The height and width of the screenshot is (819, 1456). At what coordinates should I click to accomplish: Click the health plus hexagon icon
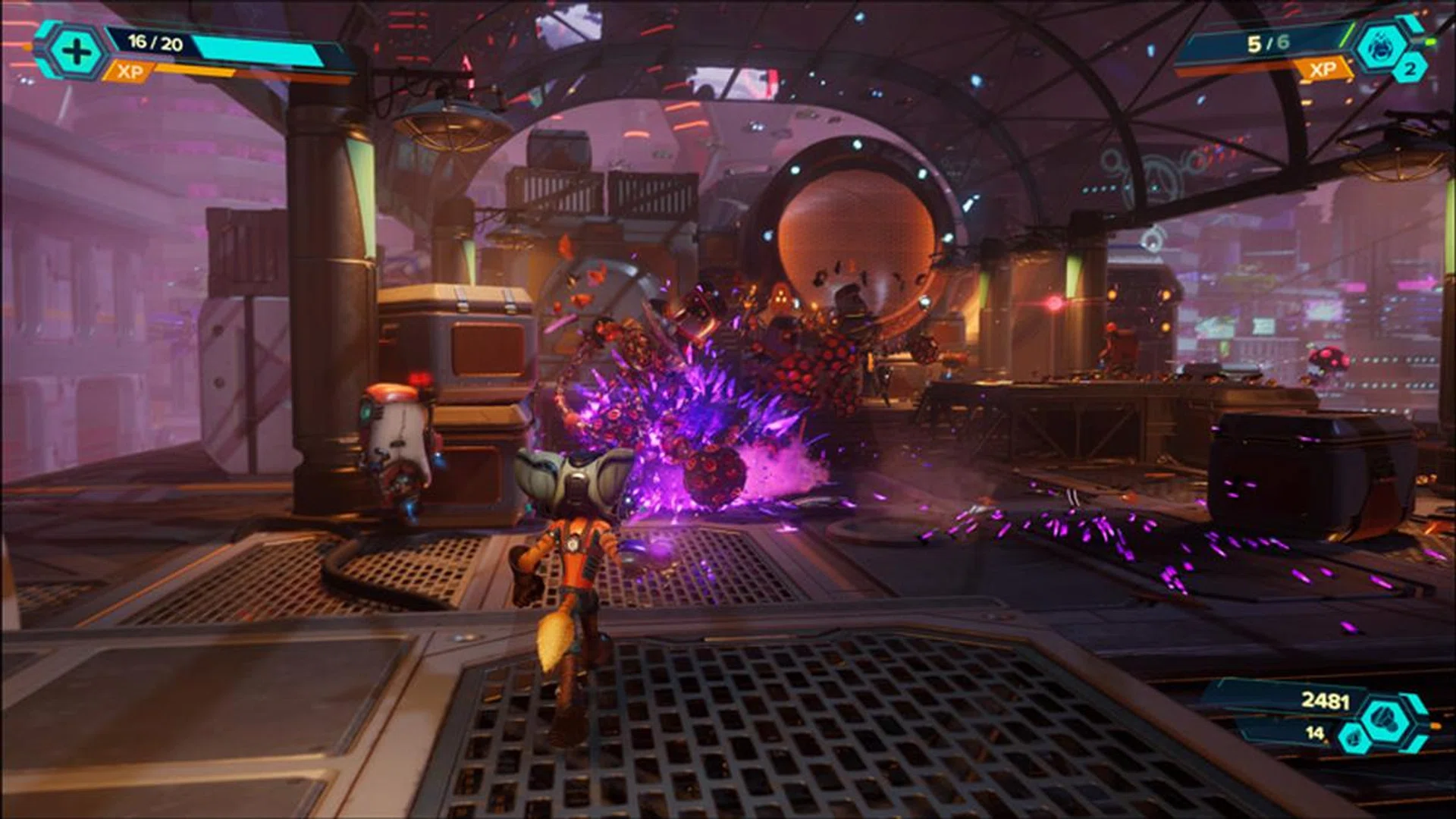click(x=76, y=52)
